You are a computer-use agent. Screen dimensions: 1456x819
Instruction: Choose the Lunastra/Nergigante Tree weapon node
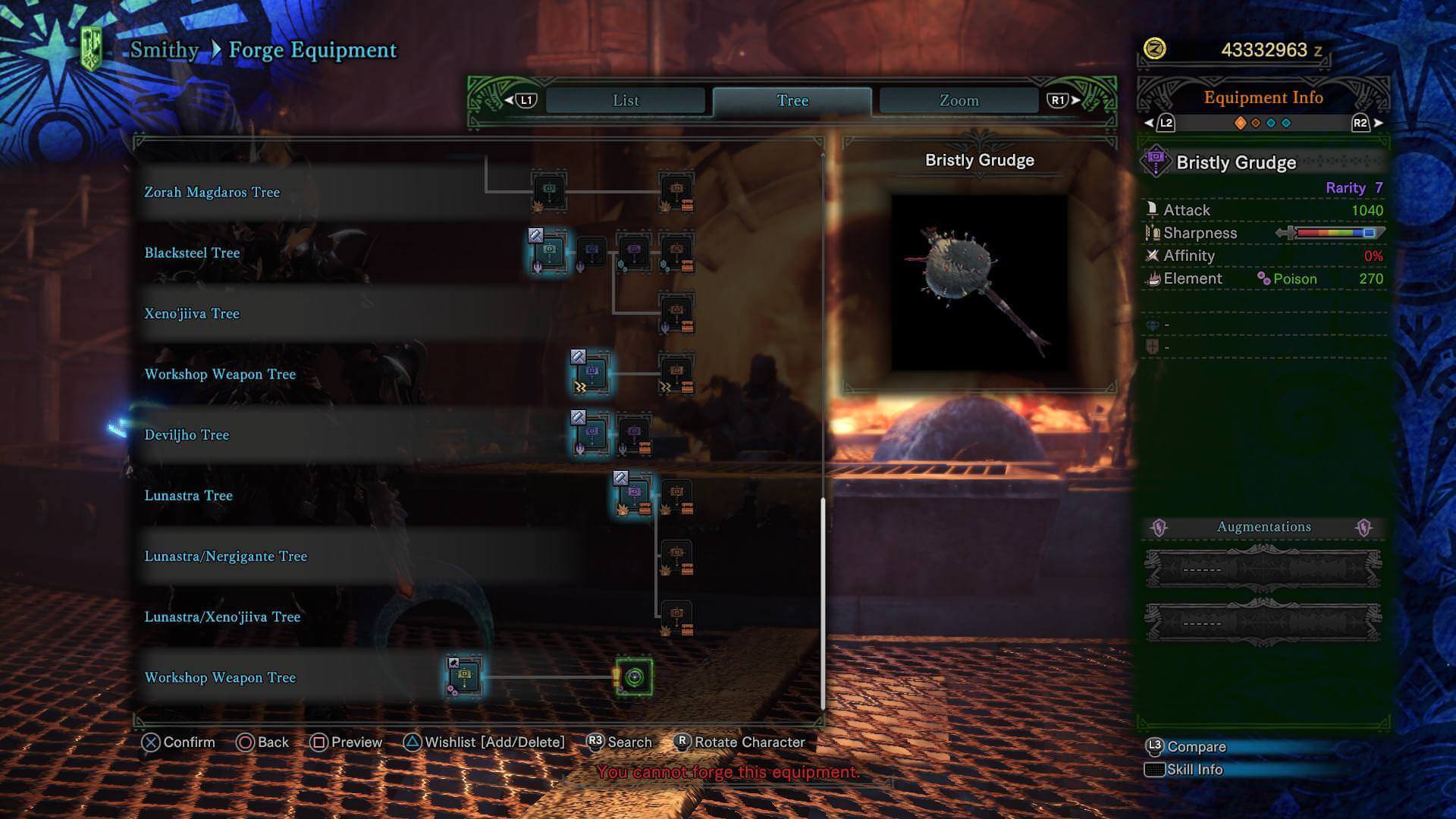(x=676, y=557)
